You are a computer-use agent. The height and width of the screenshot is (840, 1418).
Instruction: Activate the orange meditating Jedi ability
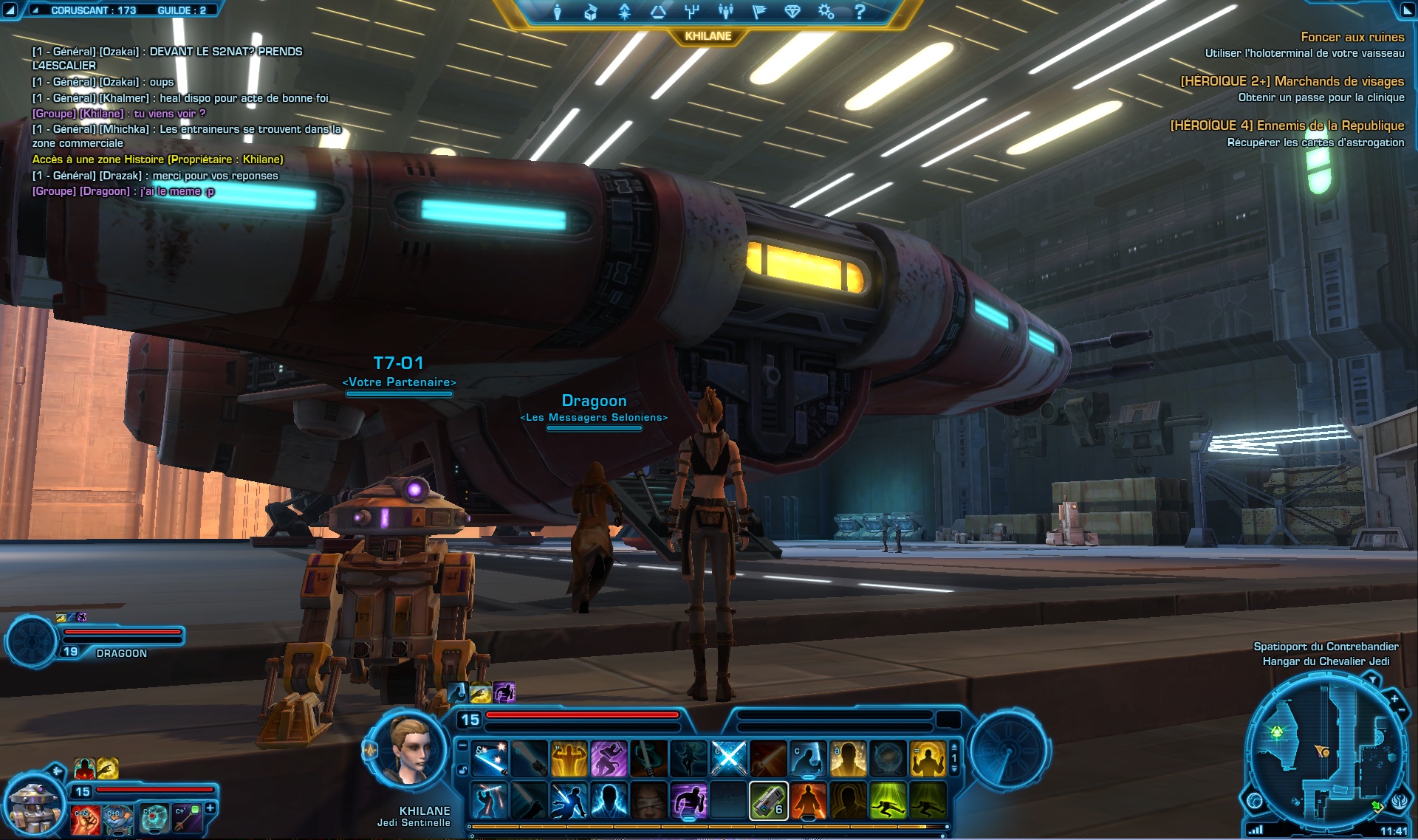tap(808, 801)
